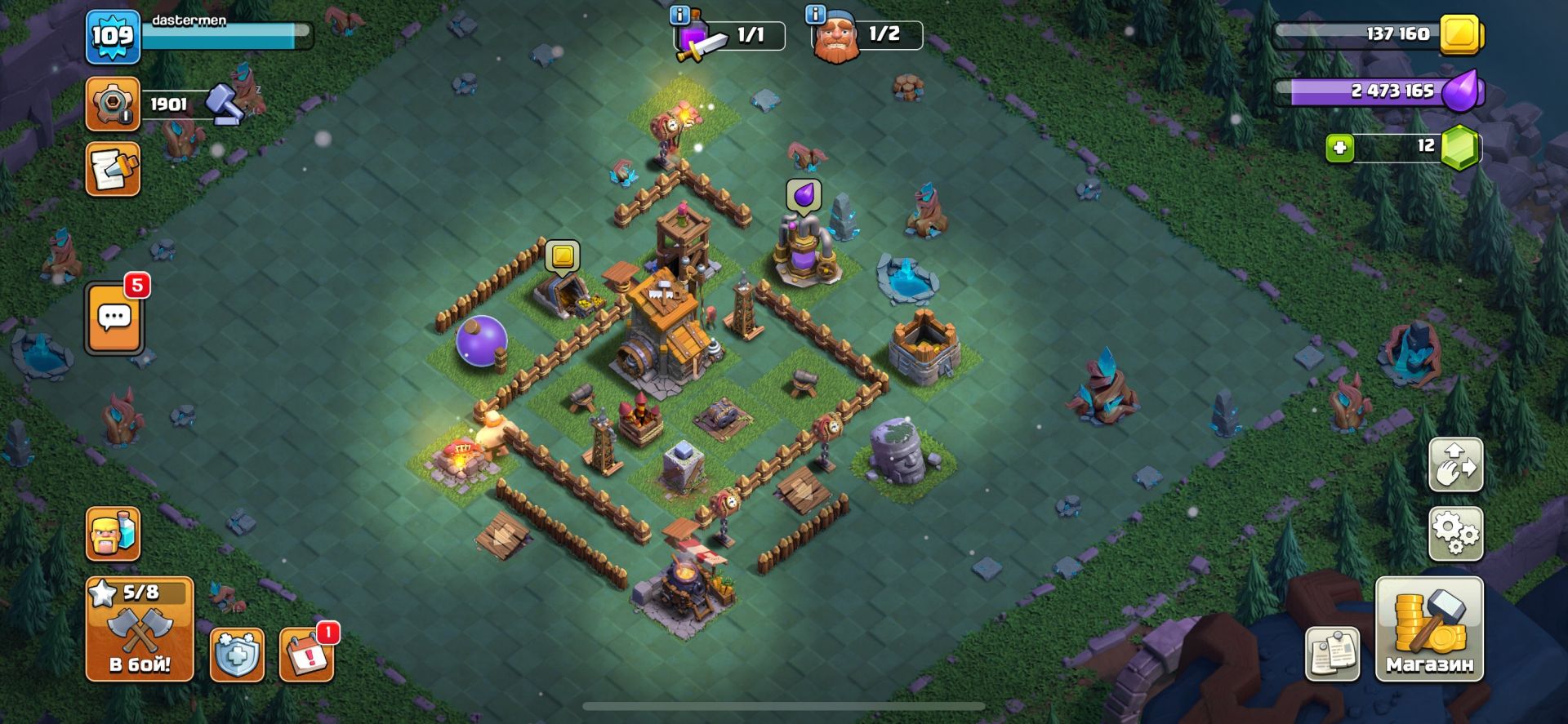Tap the purple elixir storage drop icon

coord(1459,91)
